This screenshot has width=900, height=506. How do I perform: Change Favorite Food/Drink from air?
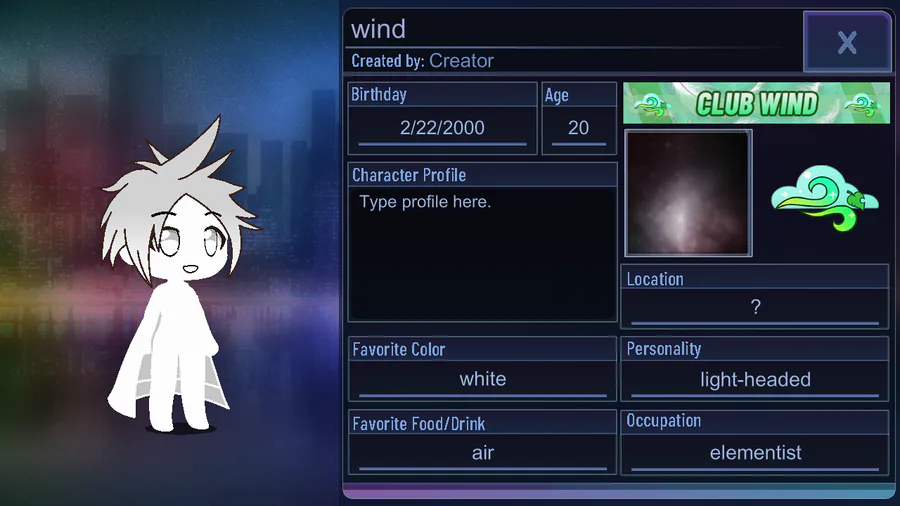click(482, 453)
